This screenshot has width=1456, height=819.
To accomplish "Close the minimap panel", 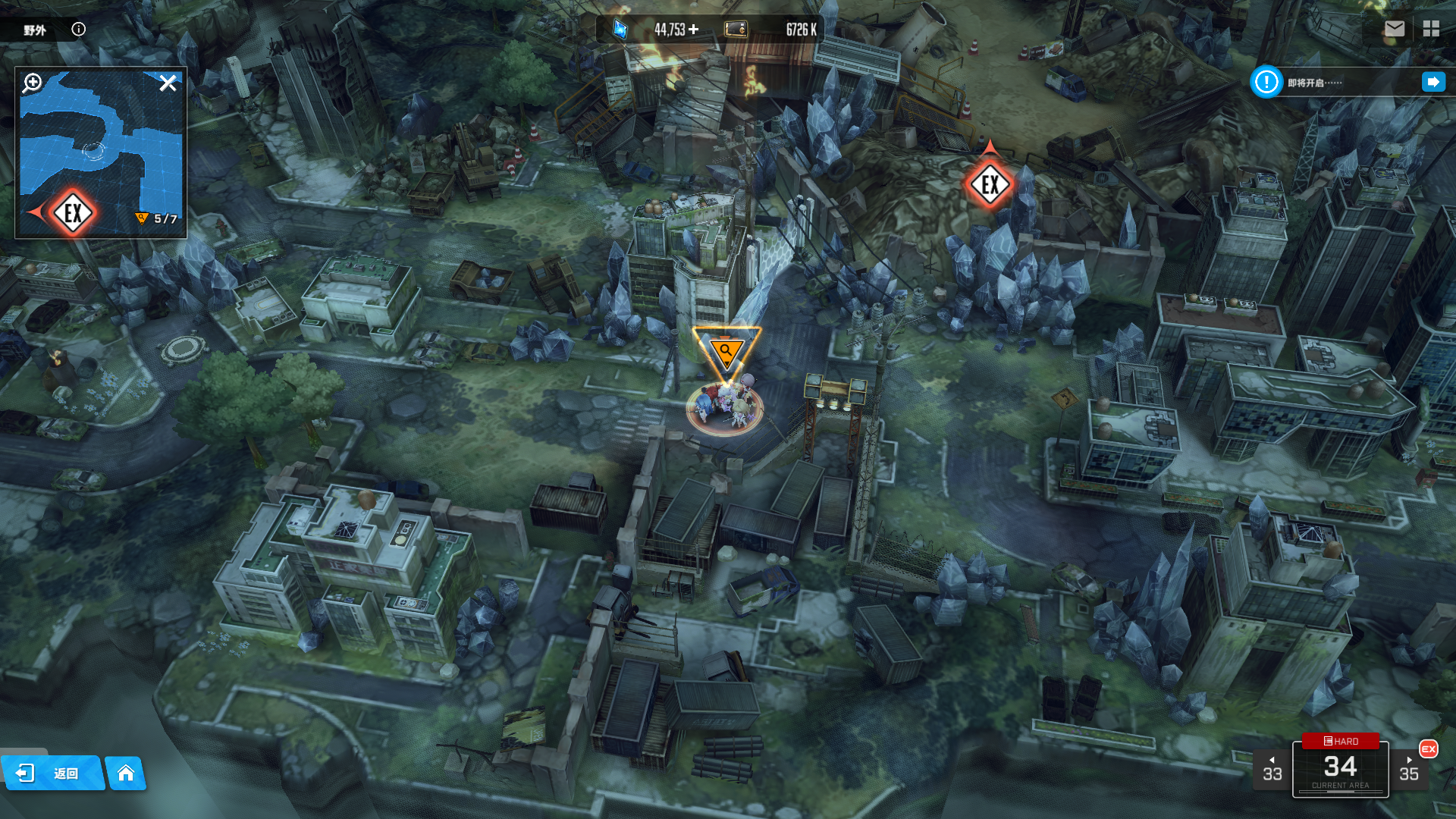I will (168, 83).
